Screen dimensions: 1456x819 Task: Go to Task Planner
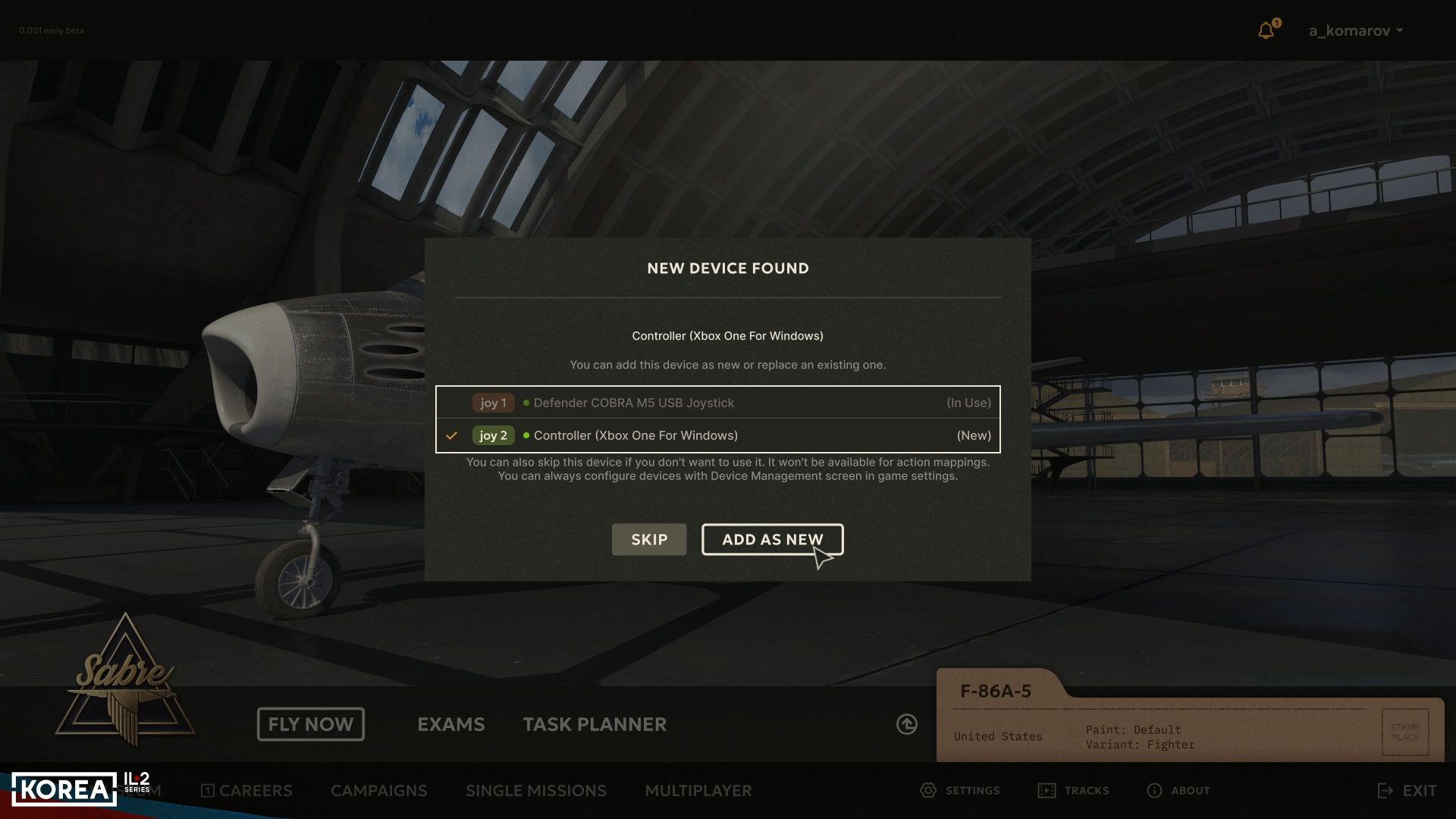pos(595,724)
